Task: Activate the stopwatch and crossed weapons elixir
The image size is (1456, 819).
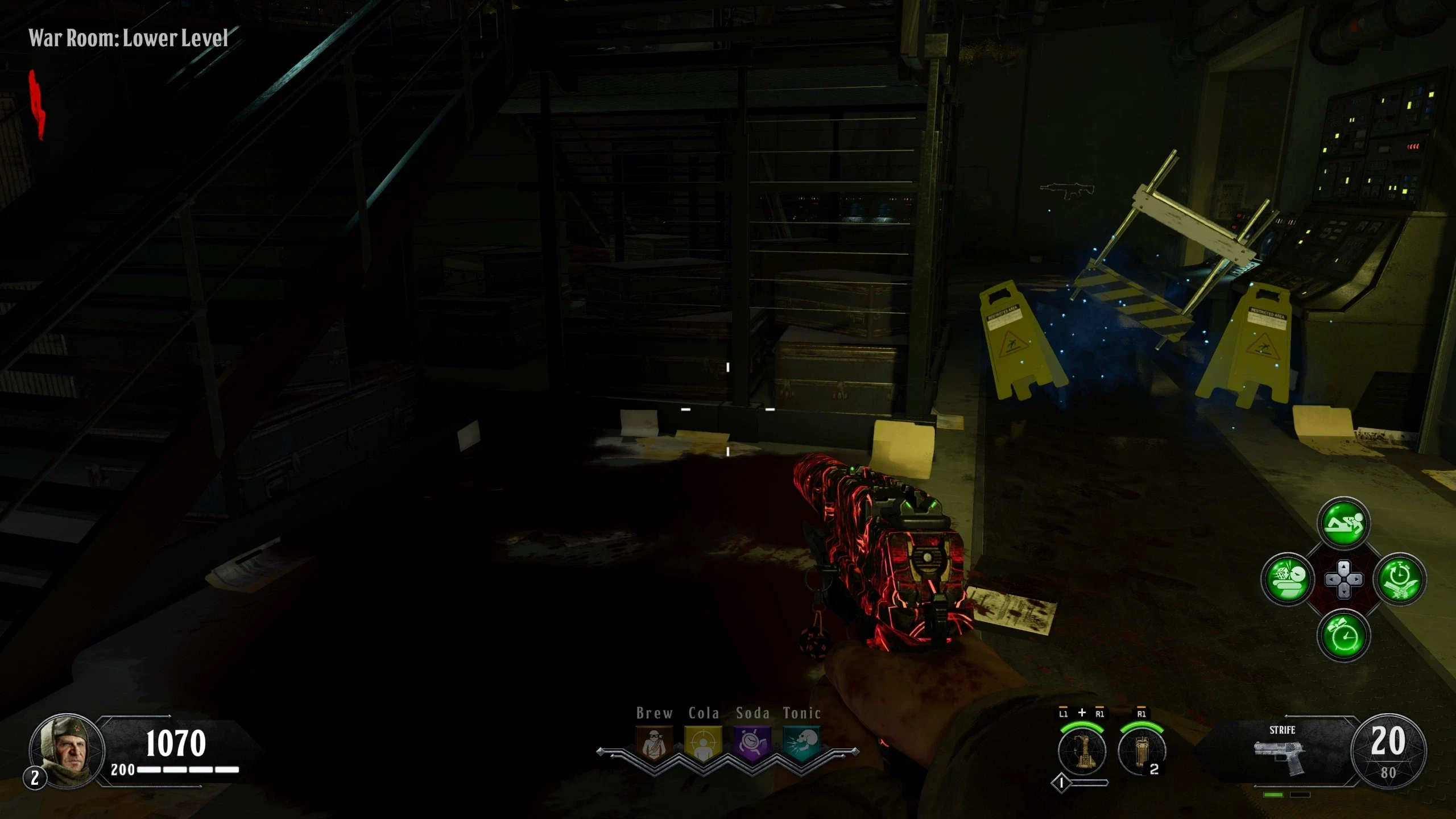Action: click(x=1400, y=580)
